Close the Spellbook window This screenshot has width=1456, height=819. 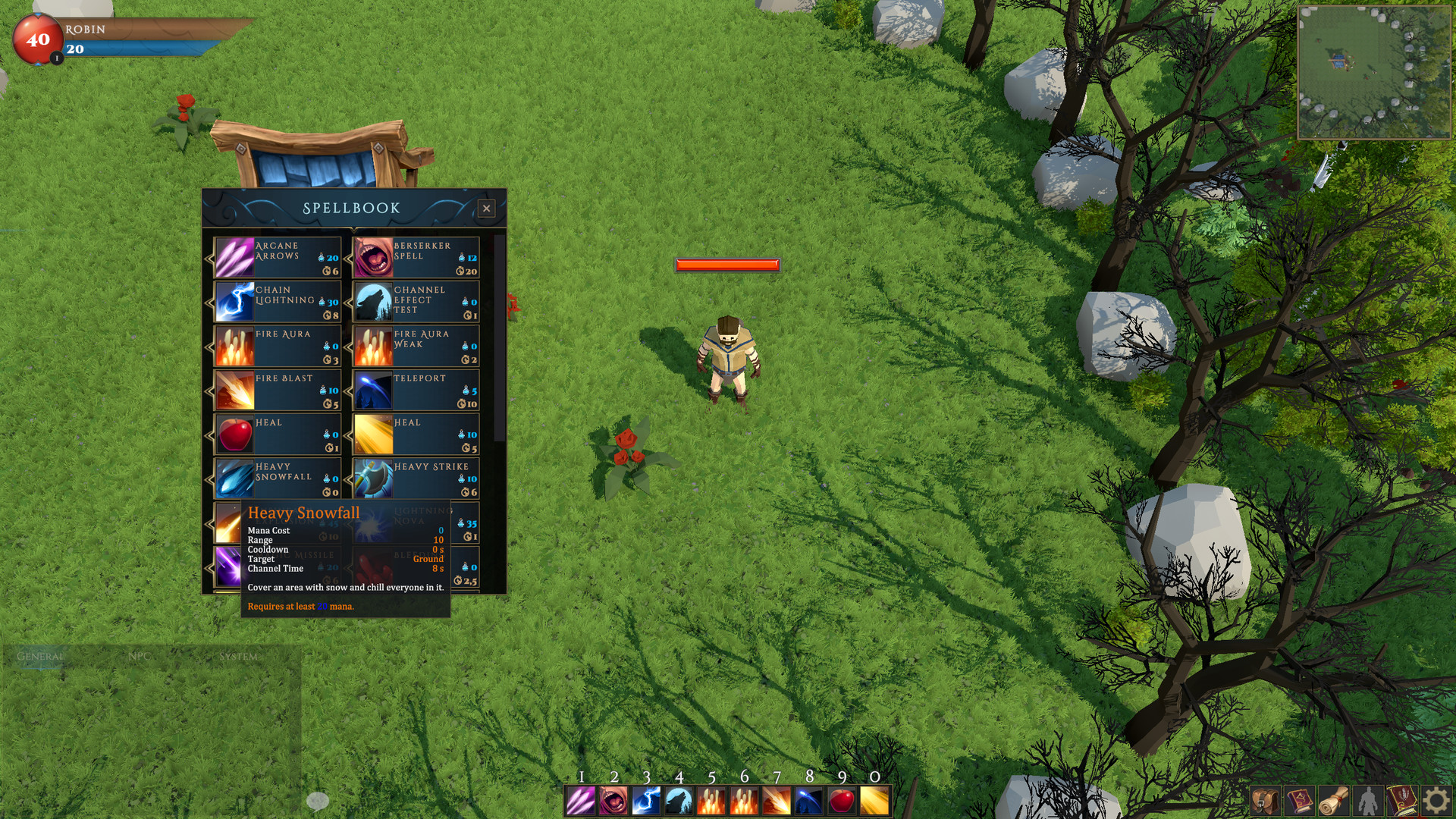[486, 208]
